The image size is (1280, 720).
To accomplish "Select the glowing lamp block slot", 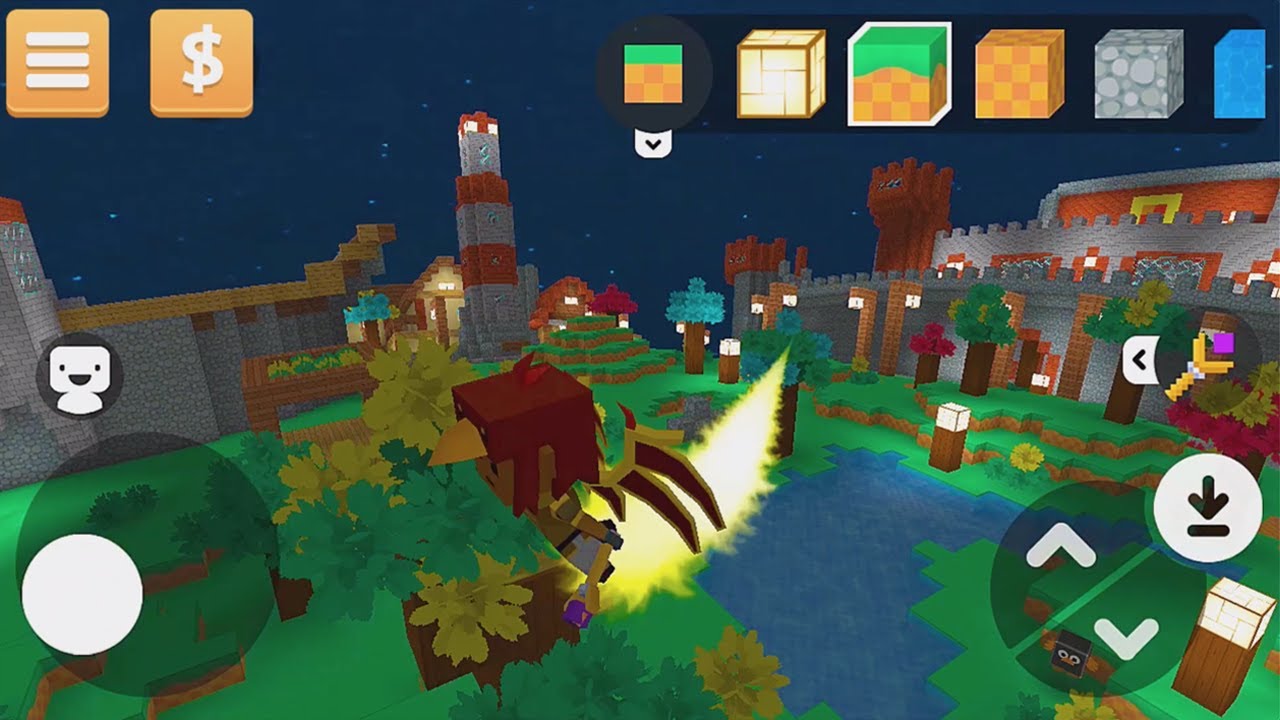I will pos(781,73).
